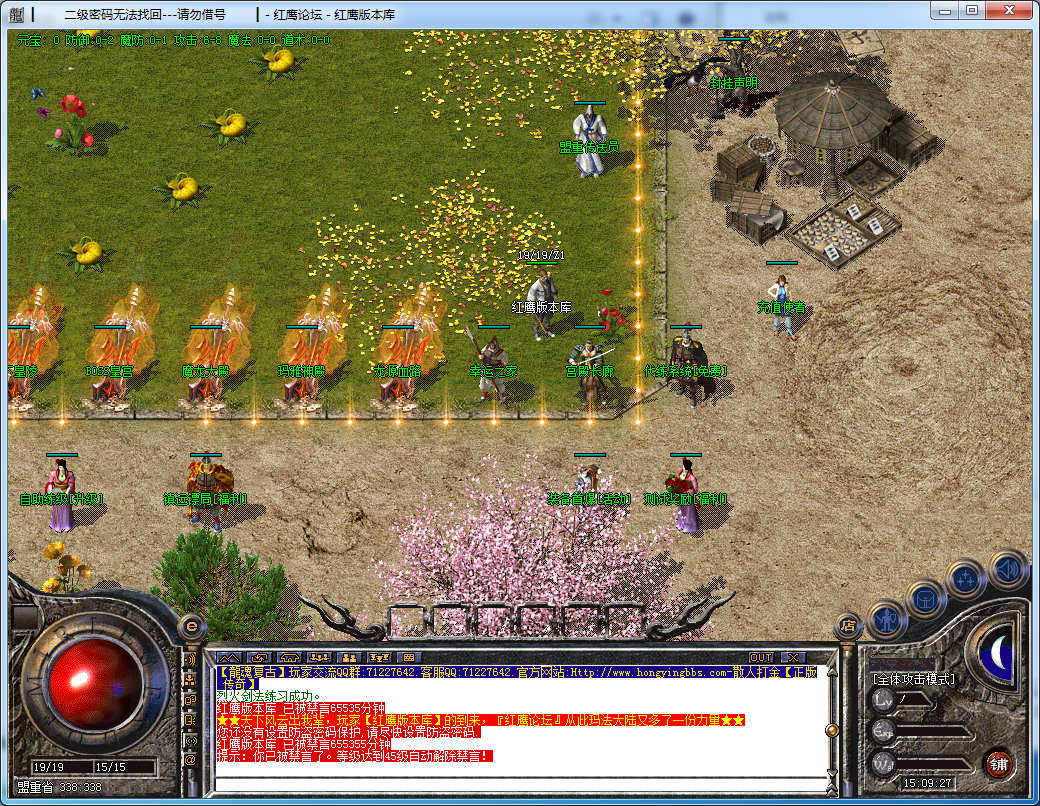Click the orange 店 shop button
Screen dimensions: 1040x806
(x=848, y=626)
